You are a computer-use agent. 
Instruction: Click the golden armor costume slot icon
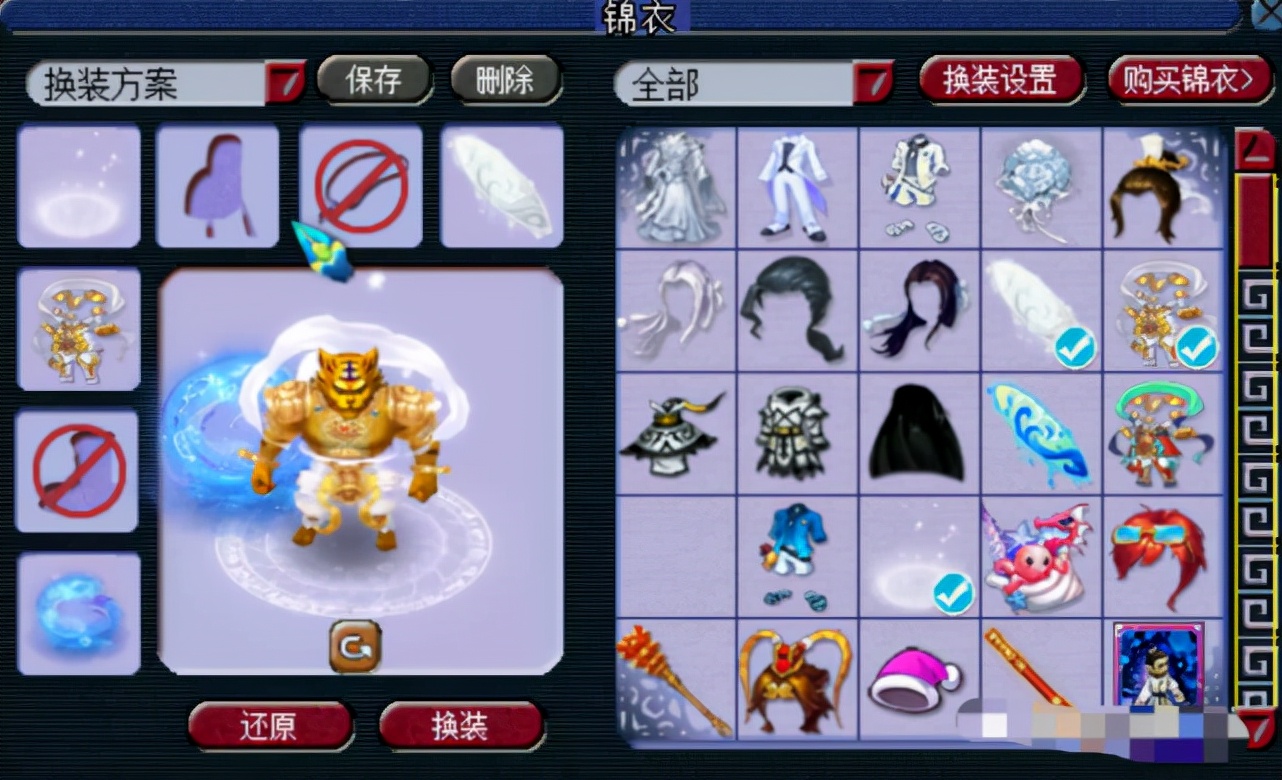(78, 330)
